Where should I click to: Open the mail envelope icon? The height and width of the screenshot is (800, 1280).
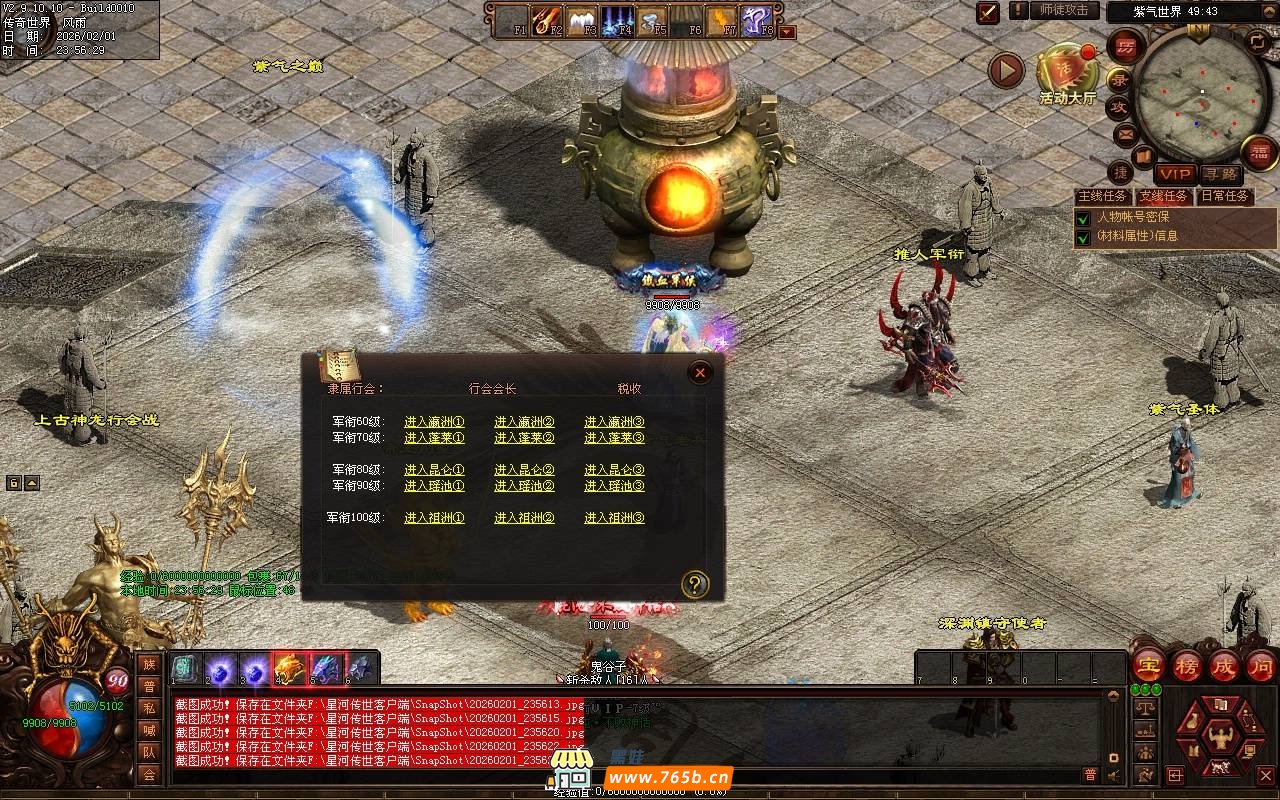(1126, 134)
